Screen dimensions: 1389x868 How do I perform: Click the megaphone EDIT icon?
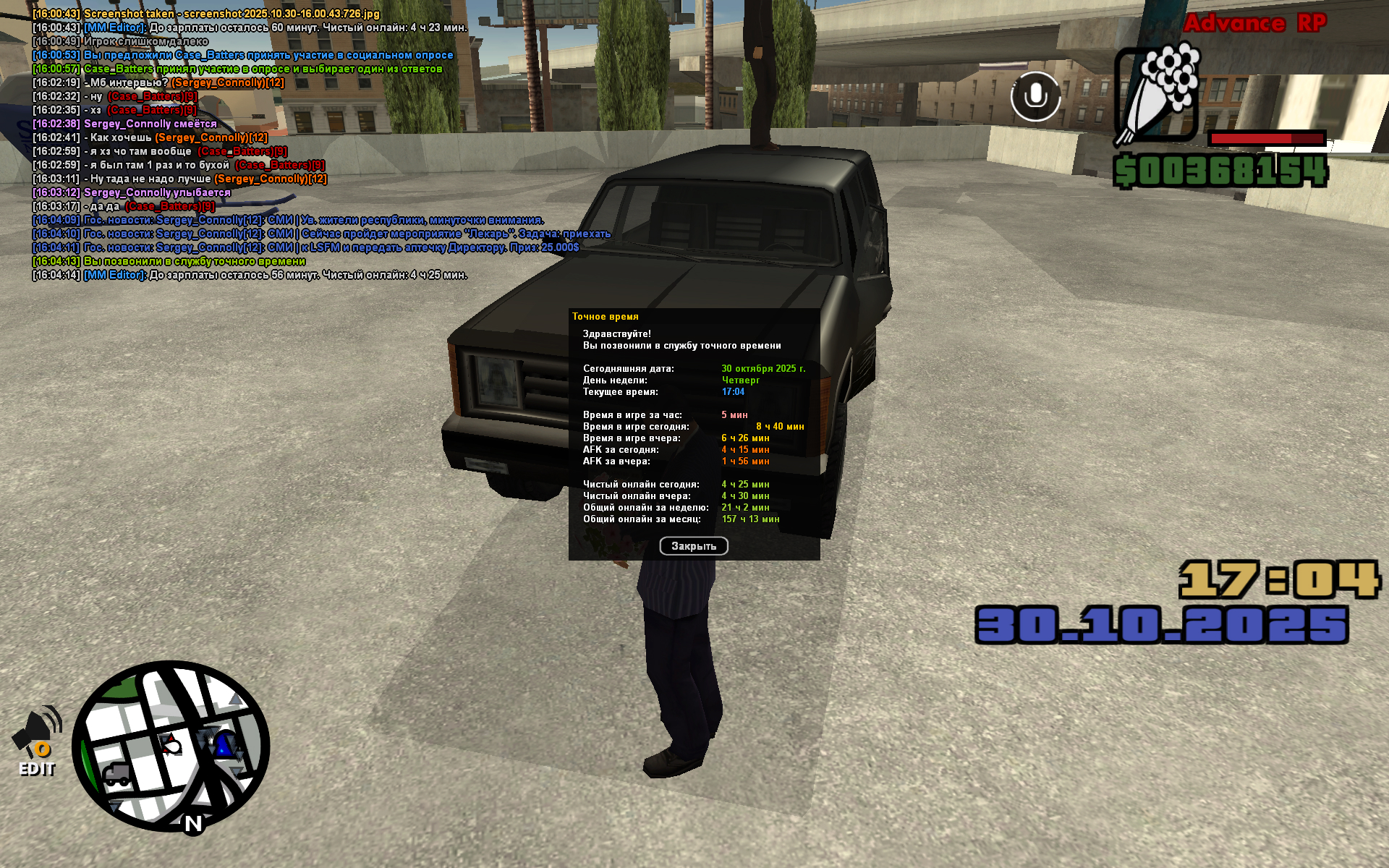click(x=37, y=740)
